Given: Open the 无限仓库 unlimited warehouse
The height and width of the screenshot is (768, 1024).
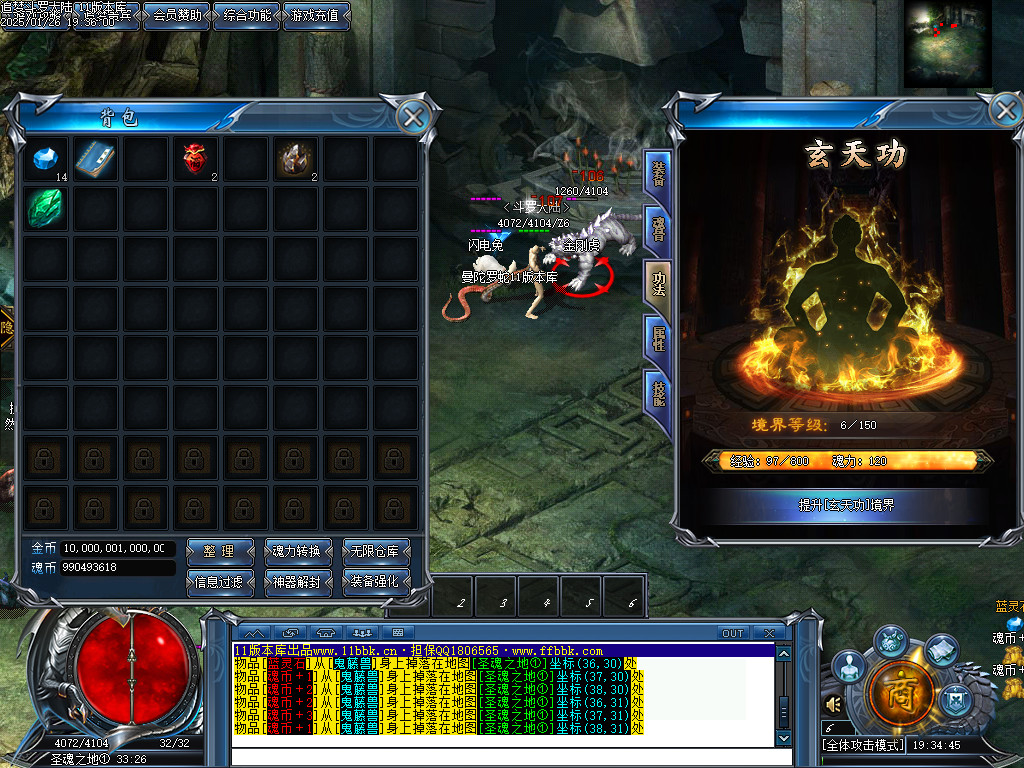Looking at the screenshot, I should tap(375, 551).
